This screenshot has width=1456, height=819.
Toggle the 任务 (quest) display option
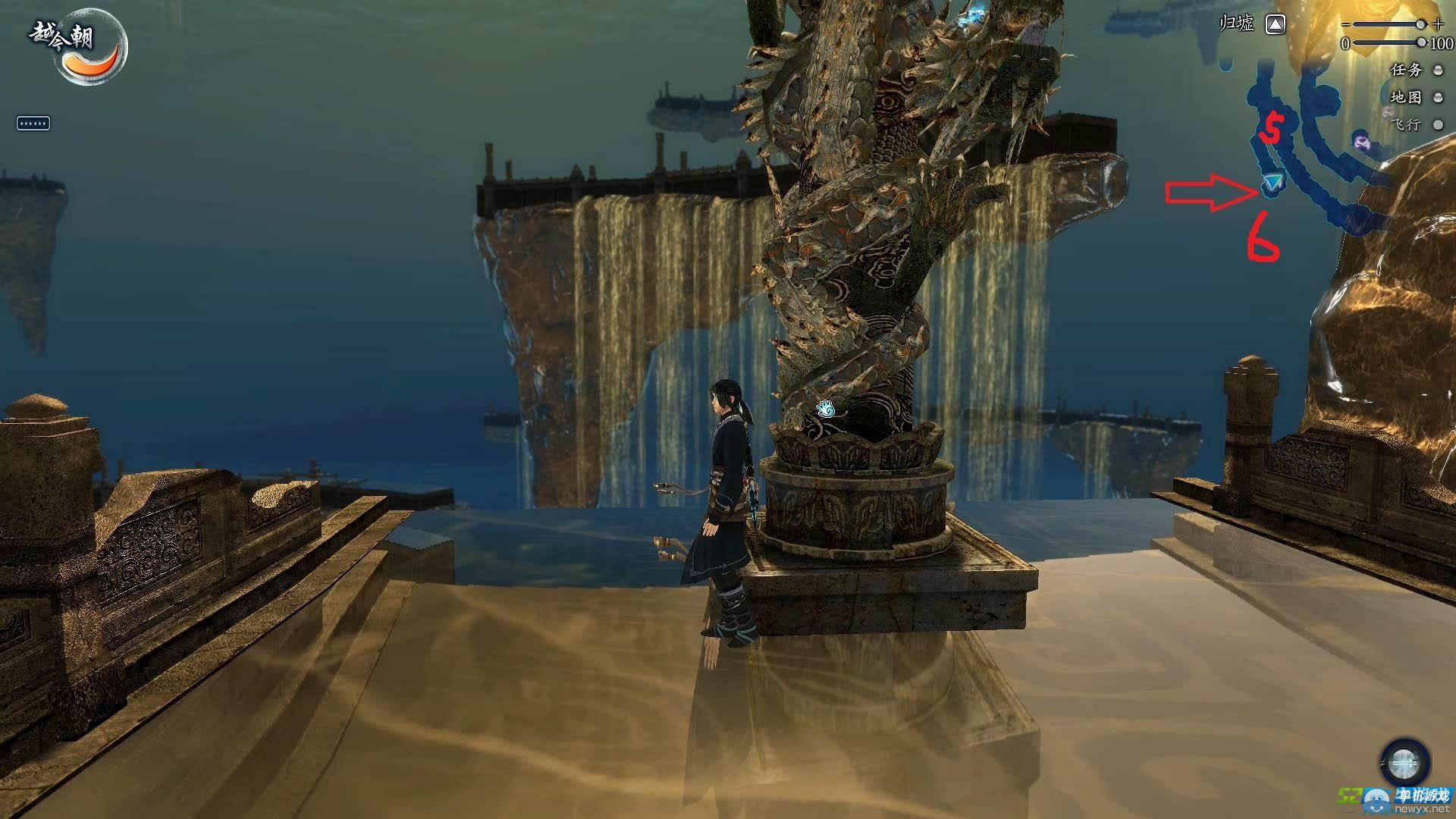point(1437,70)
